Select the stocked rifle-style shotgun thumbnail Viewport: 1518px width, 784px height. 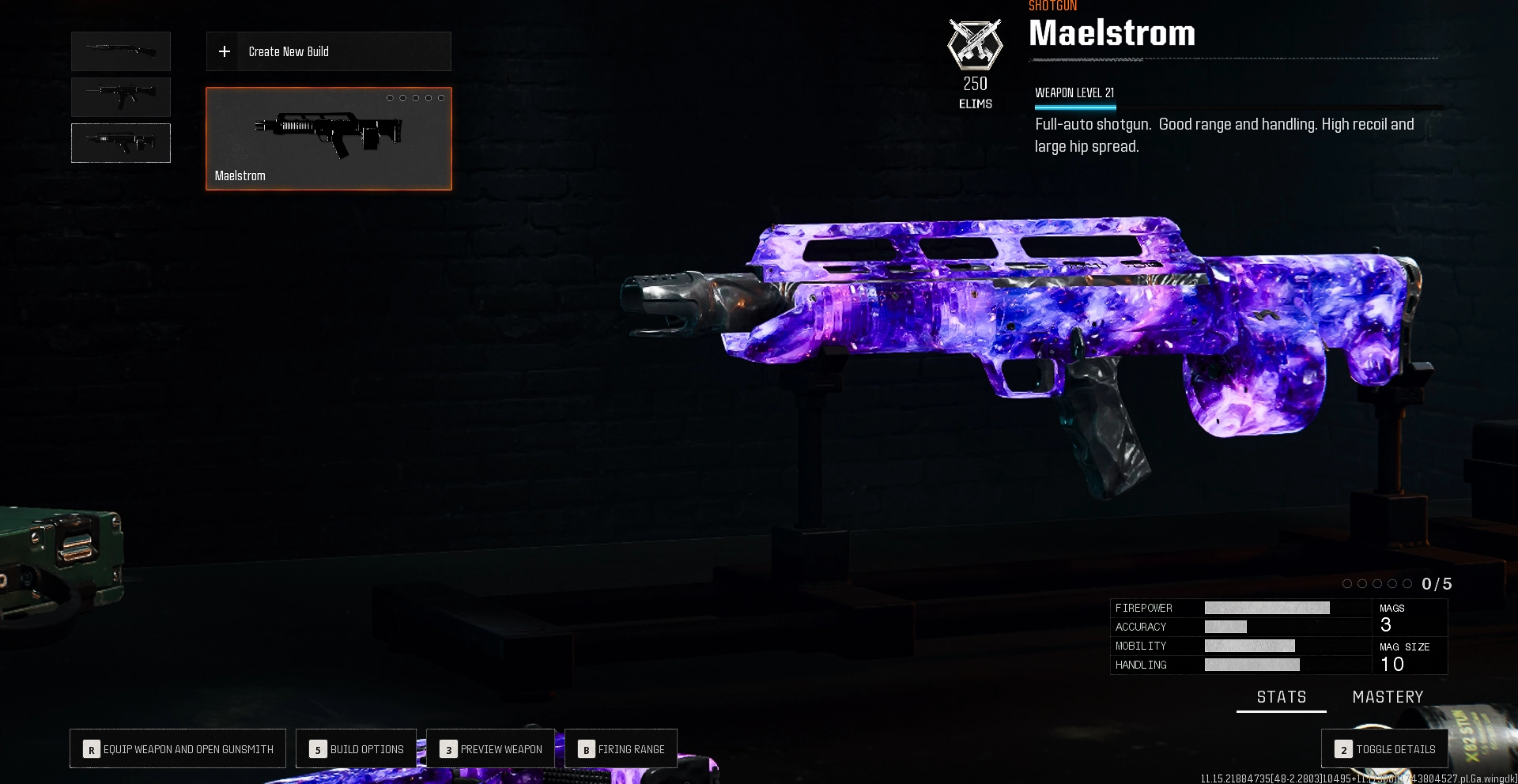(121, 97)
